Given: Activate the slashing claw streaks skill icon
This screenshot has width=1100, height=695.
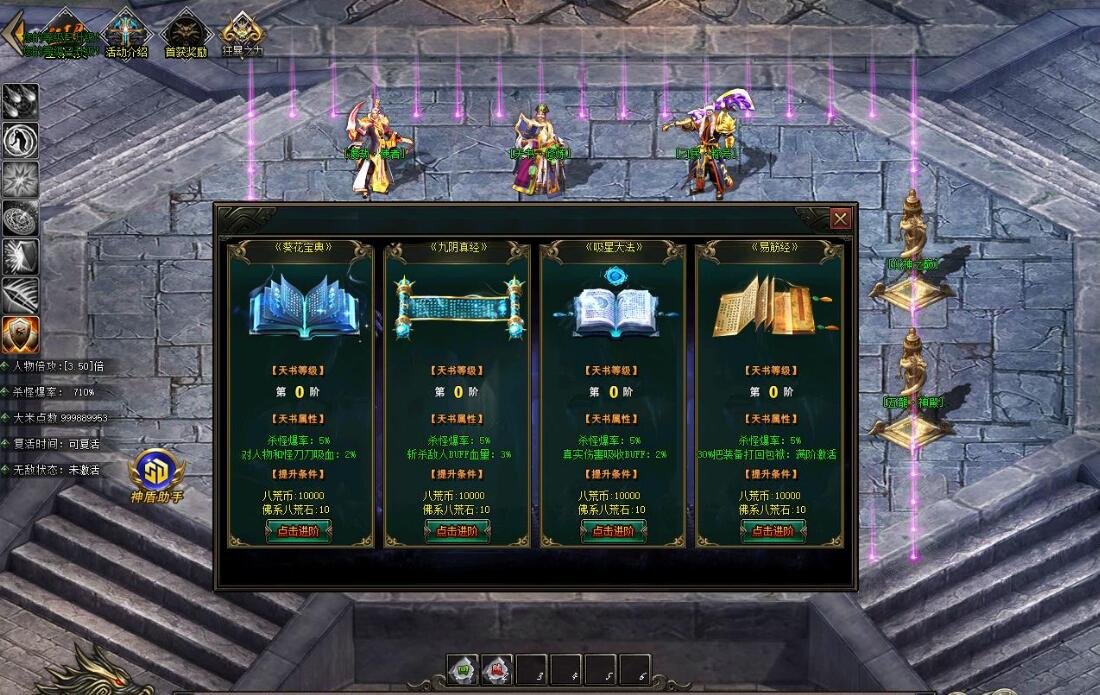Looking at the screenshot, I should pyautogui.click(x=20, y=296).
